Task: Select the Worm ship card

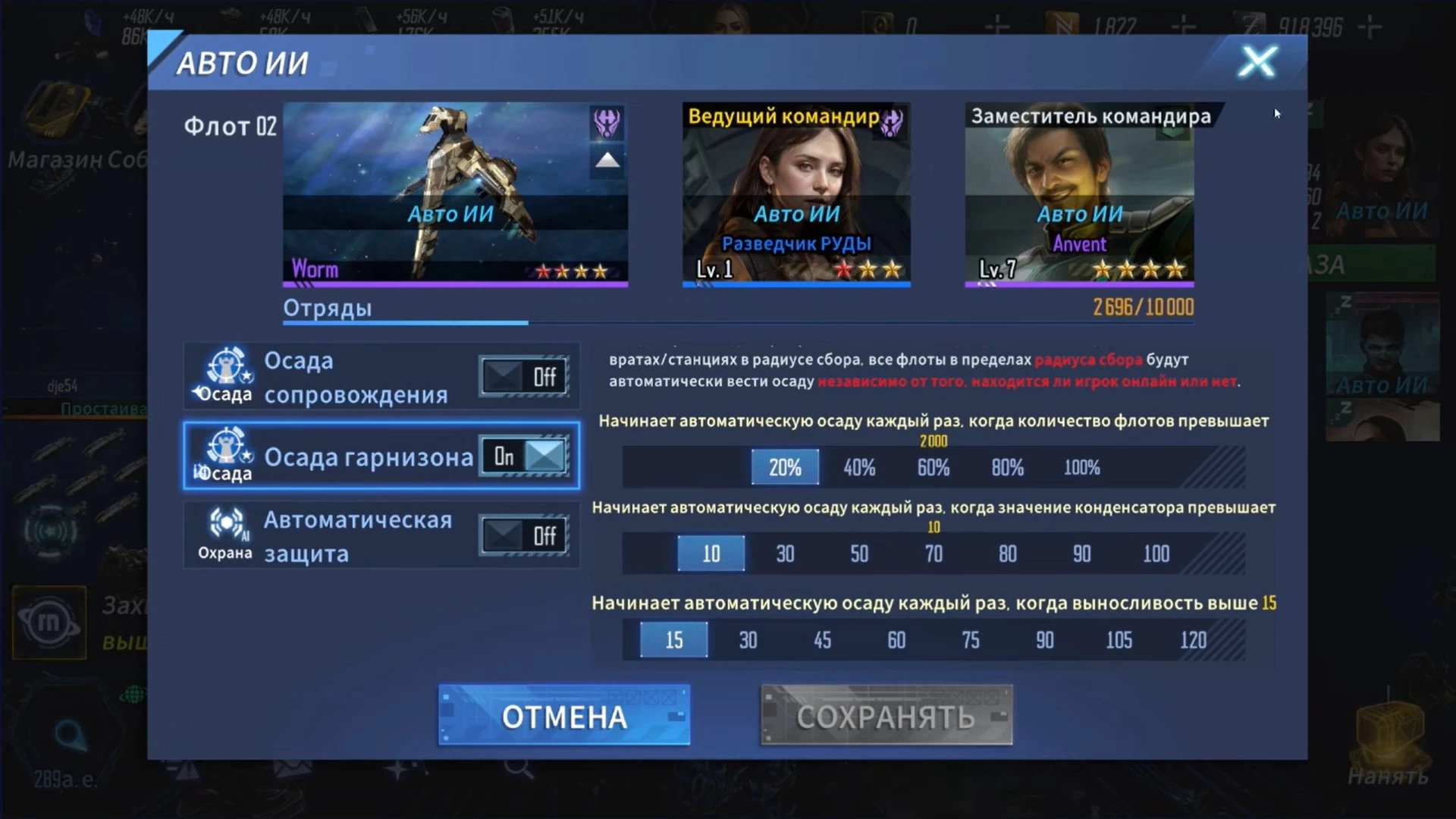Action: pyautogui.click(x=455, y=194)
